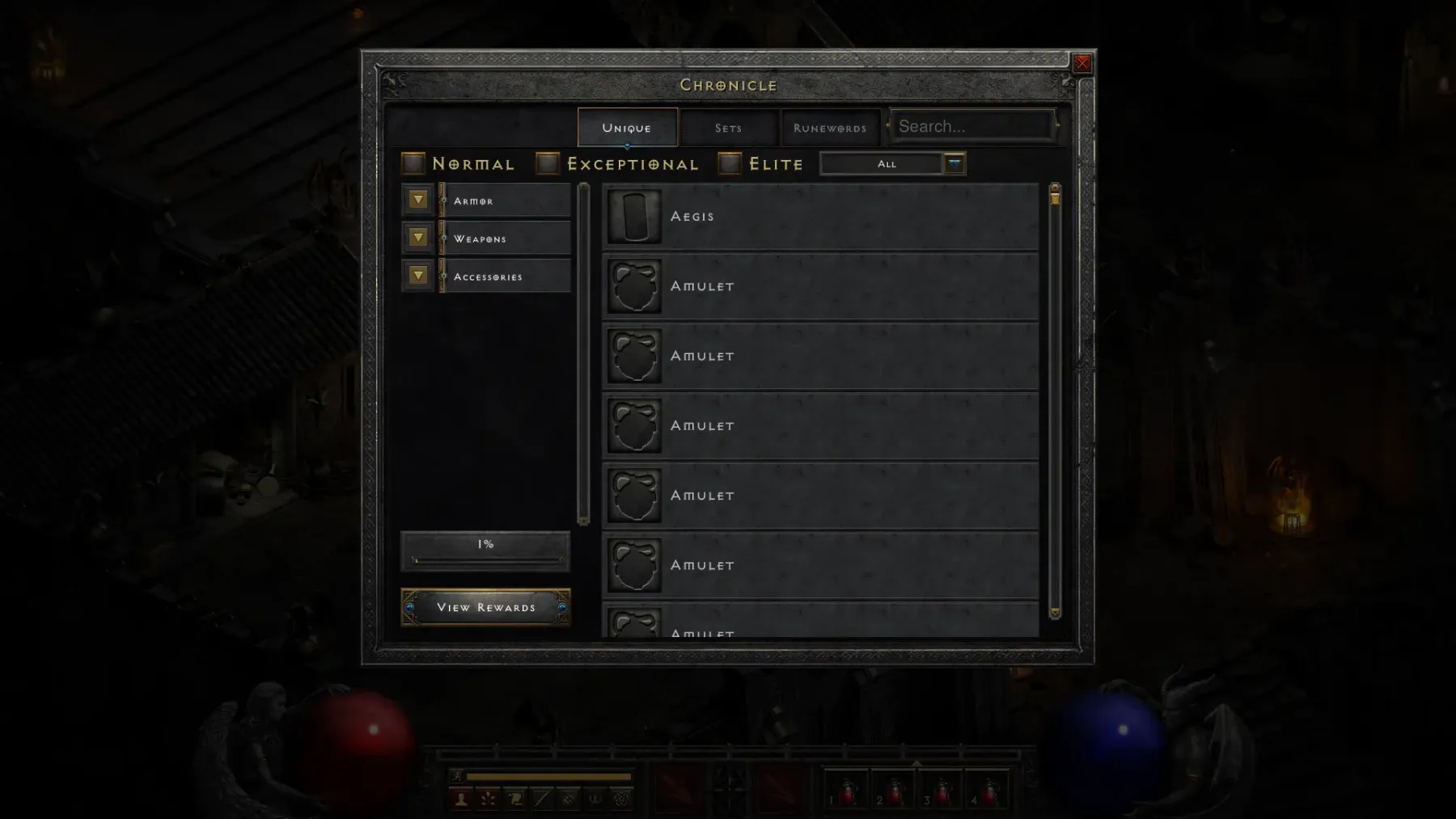
Task: Toggle the Normal filter checkbox
Action: tap(413, 164)
